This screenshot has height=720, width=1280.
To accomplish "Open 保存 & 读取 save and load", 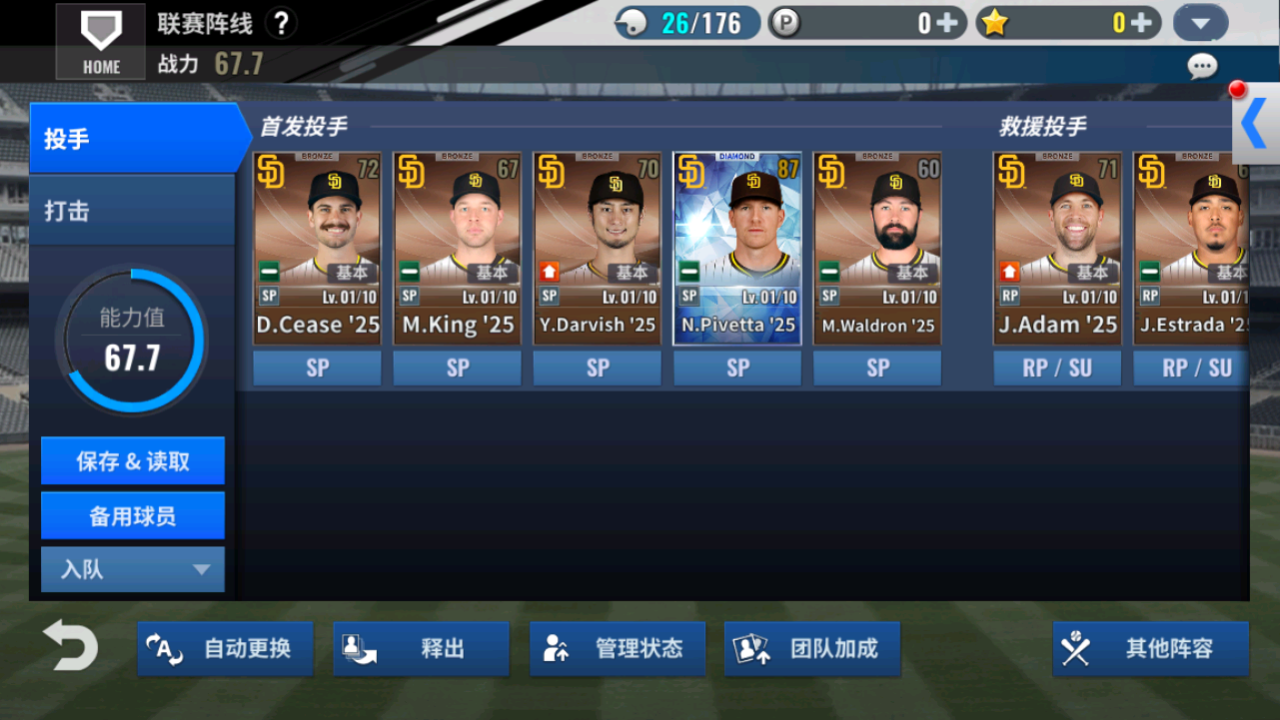I will click(133, 461).
